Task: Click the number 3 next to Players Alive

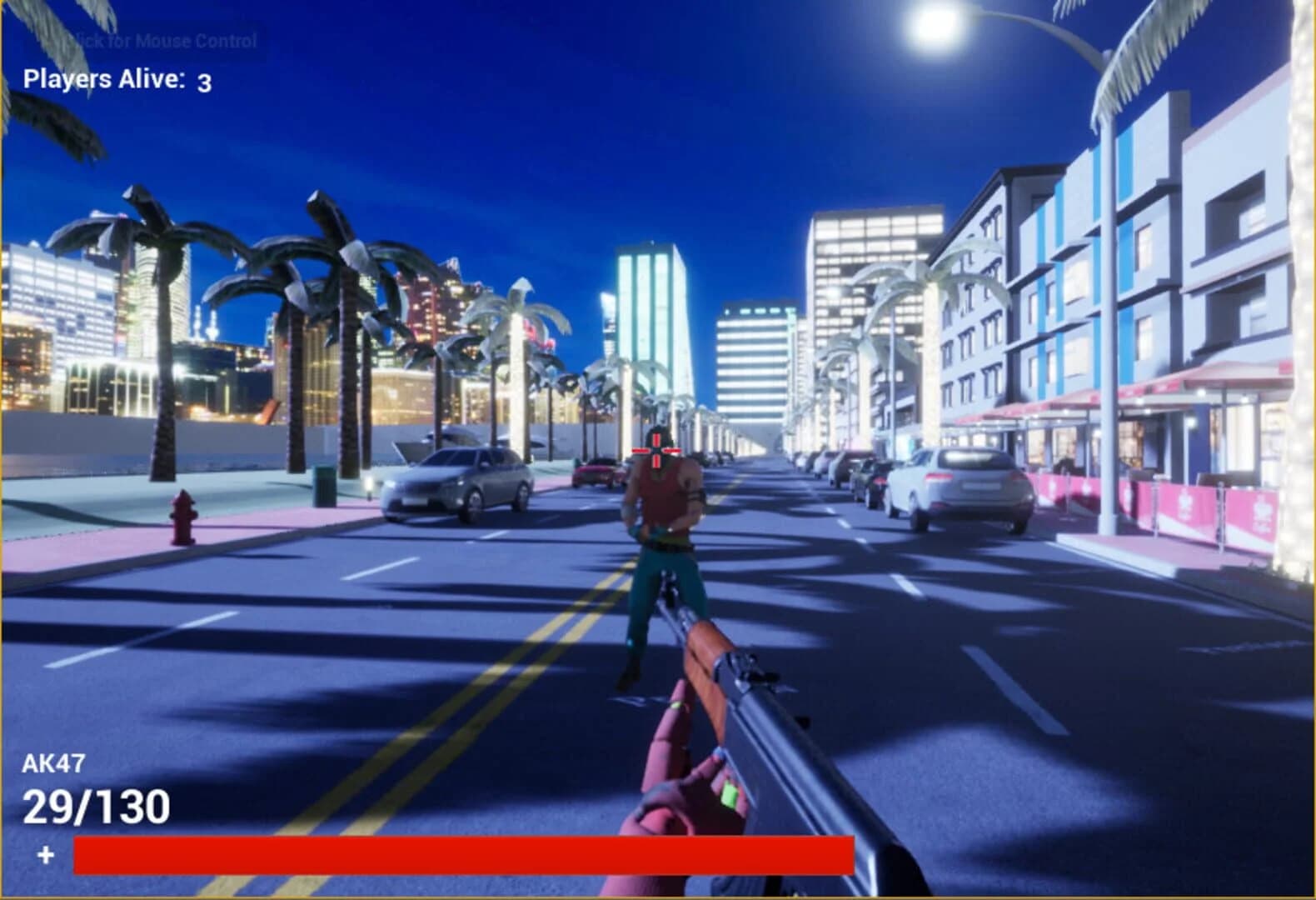Action: 202,83
